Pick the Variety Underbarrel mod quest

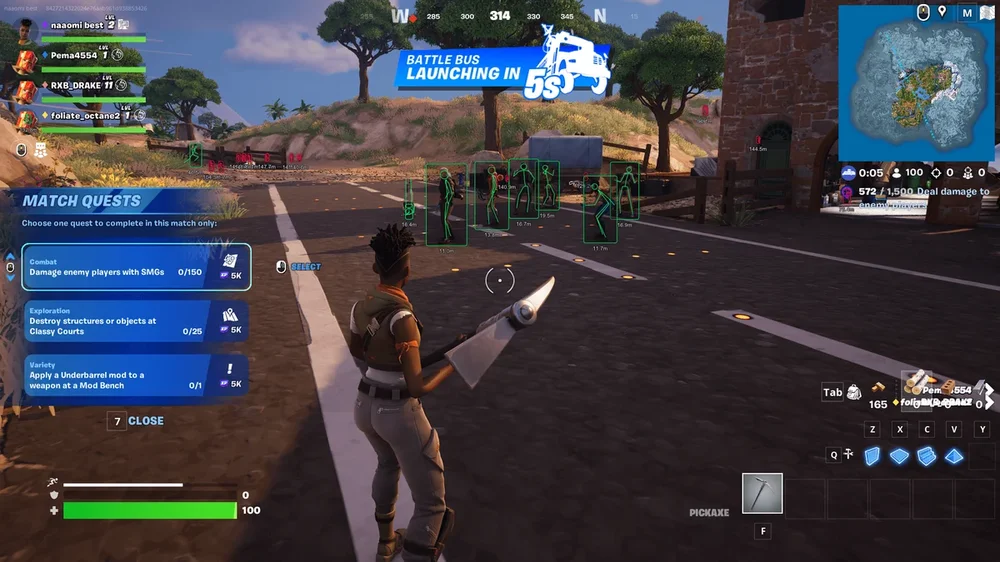coord(135,377)
